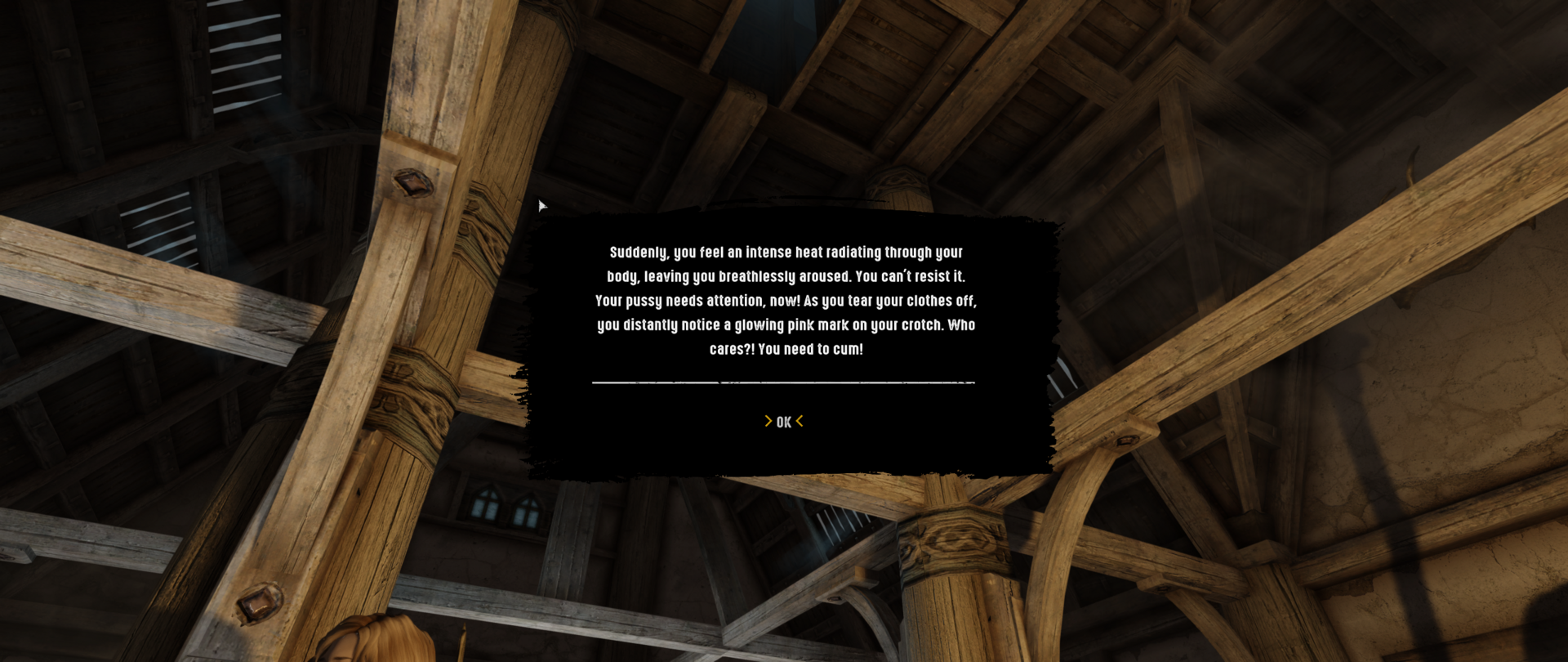Screen dimensions: 1568x662
Task: Click the mouse cursor arrow position
Action: [x=541, y=204]
